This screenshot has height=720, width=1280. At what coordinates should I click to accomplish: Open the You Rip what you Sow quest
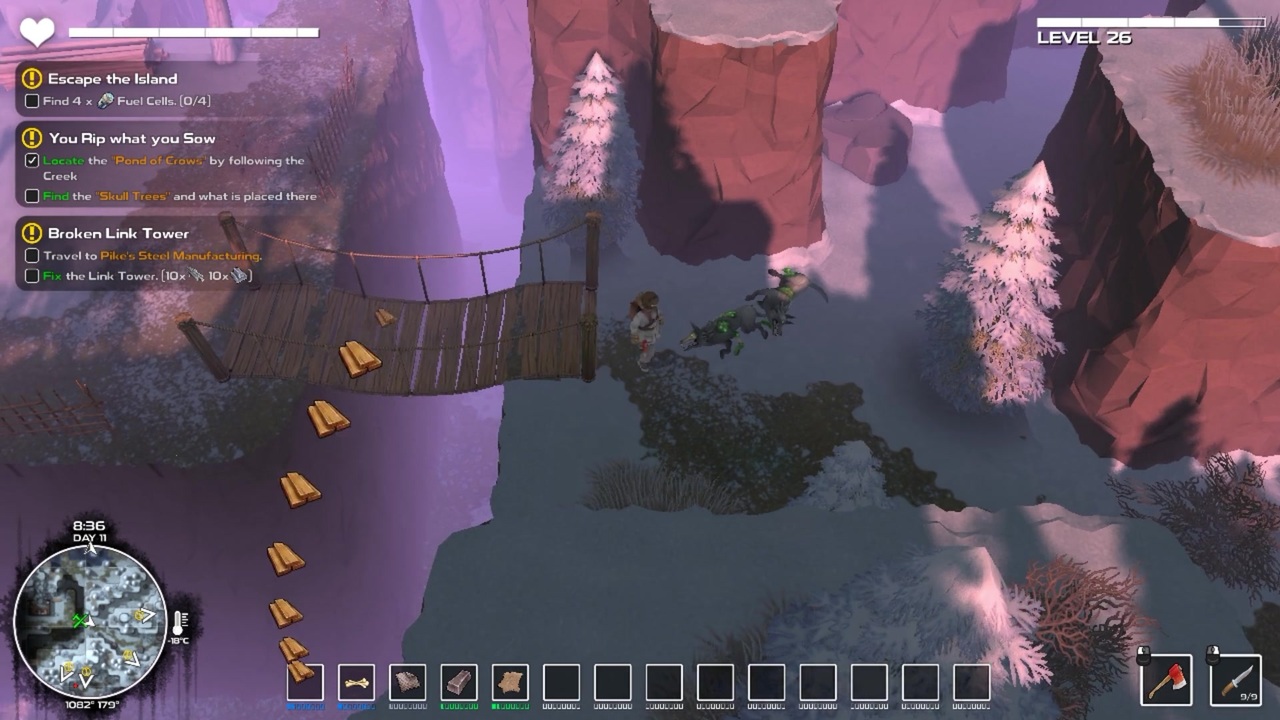[131, 139]
